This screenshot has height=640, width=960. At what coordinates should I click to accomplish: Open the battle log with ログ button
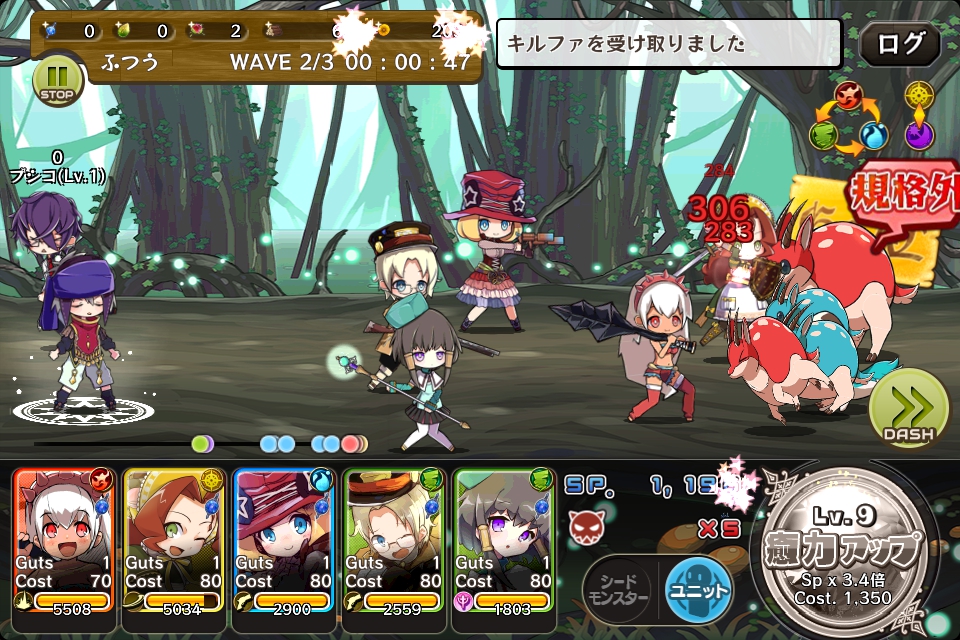(x=899, y=45)
